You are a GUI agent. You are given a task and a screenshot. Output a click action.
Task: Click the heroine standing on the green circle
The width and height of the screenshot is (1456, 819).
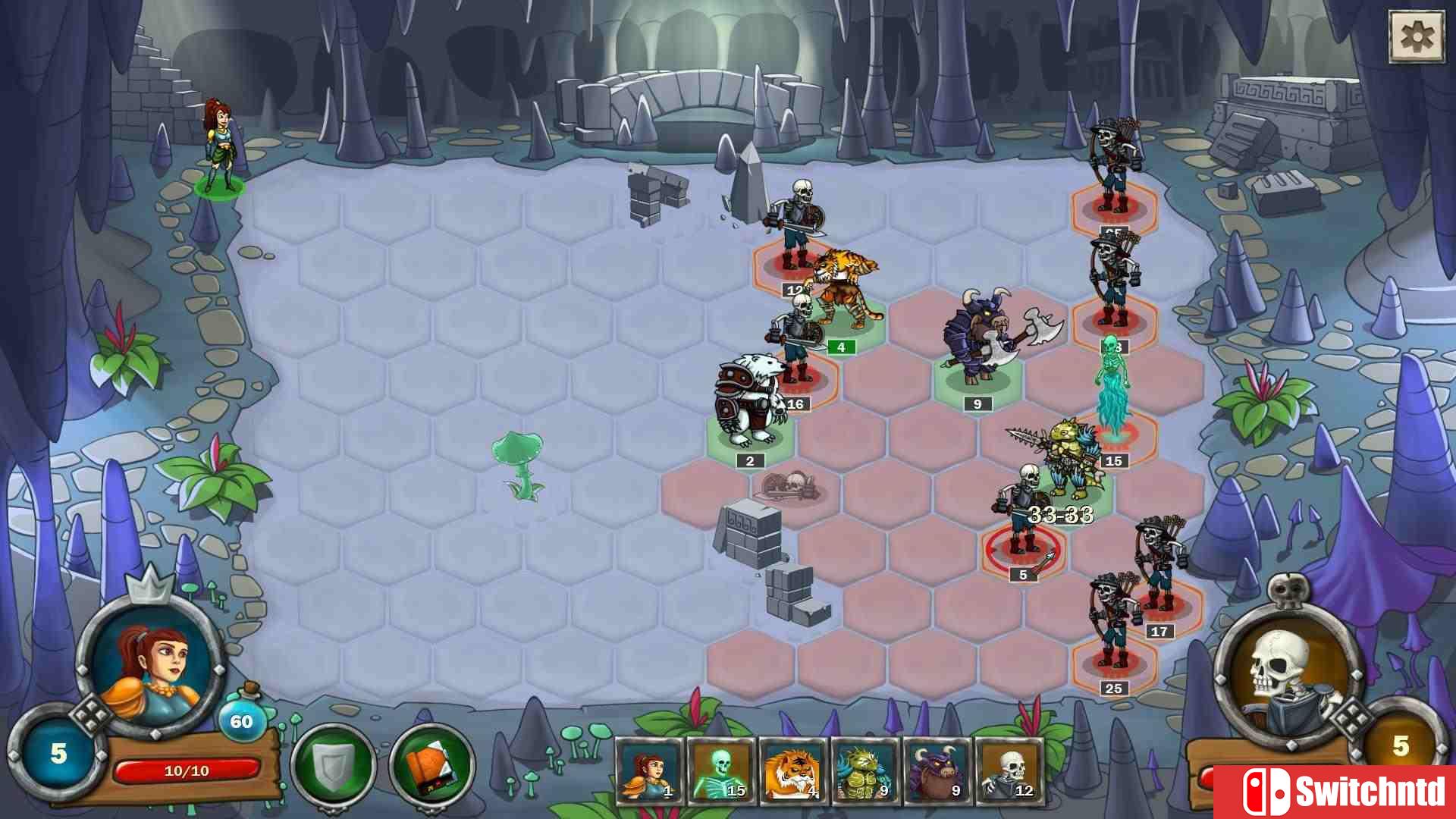point(221,148)
